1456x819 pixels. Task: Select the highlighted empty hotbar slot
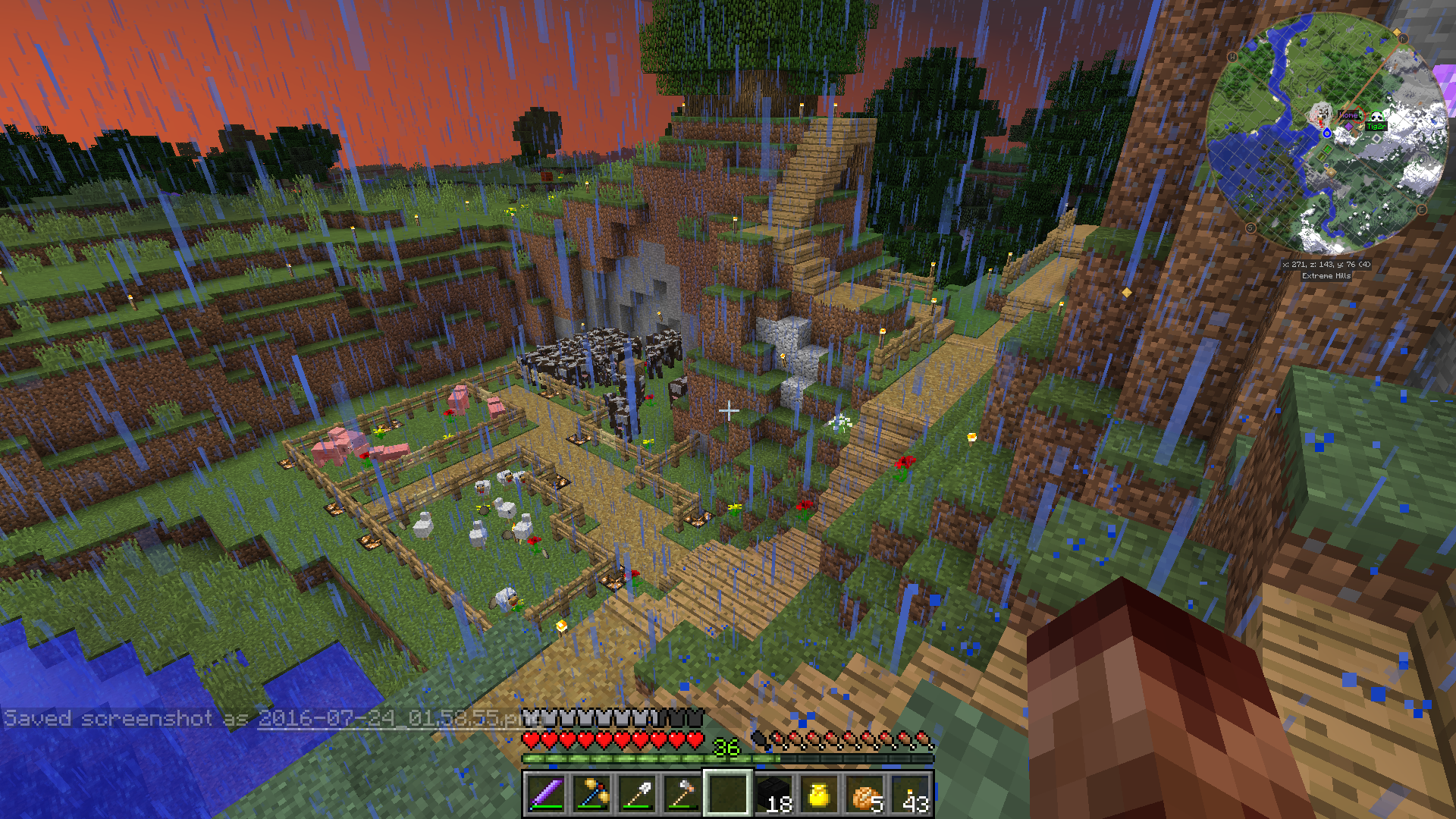[728, 794]
